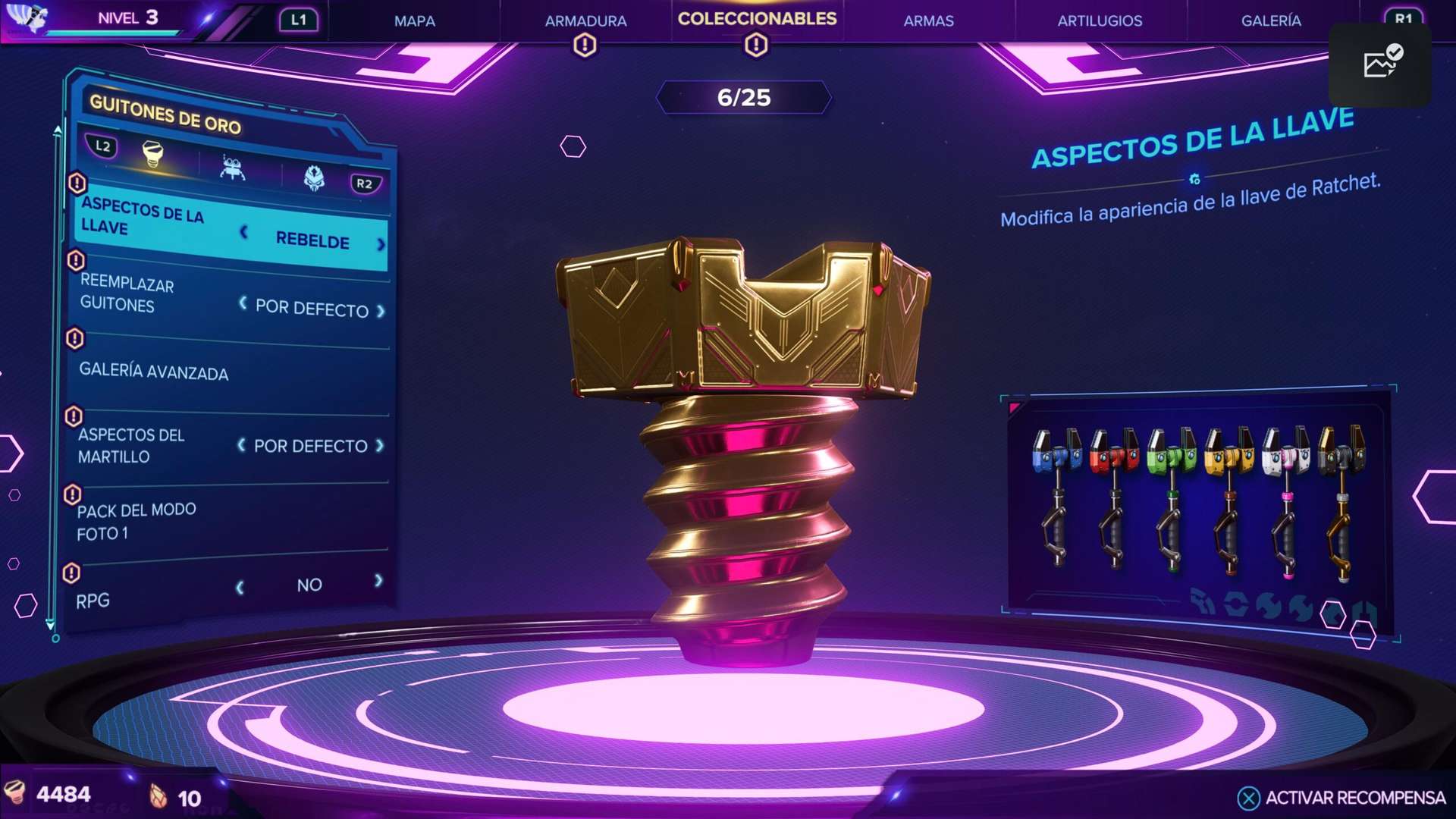Choose the robot collectibles category icon
Screen dimensions: 1456x819
(232, 167)
